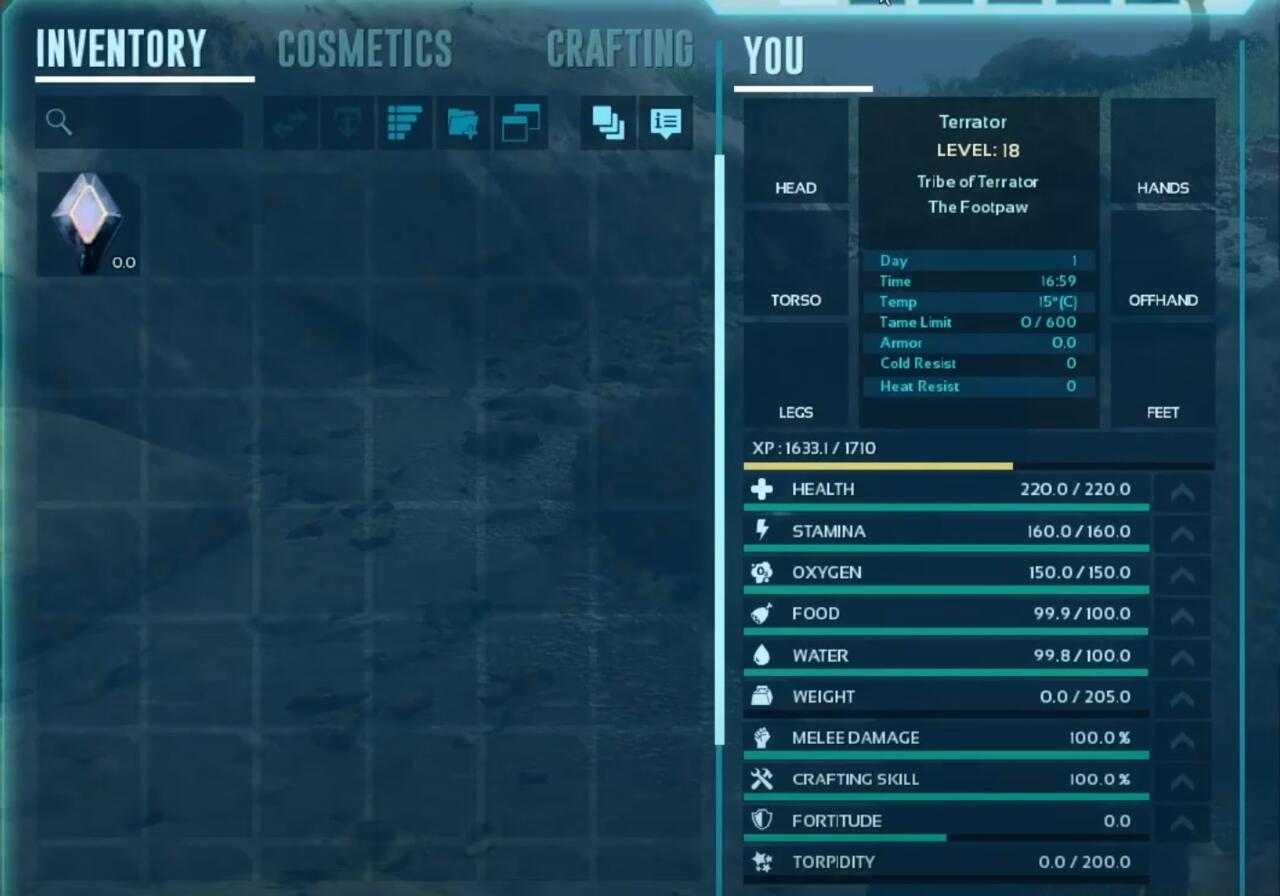Click the Melee Damage fist icon

763,737
